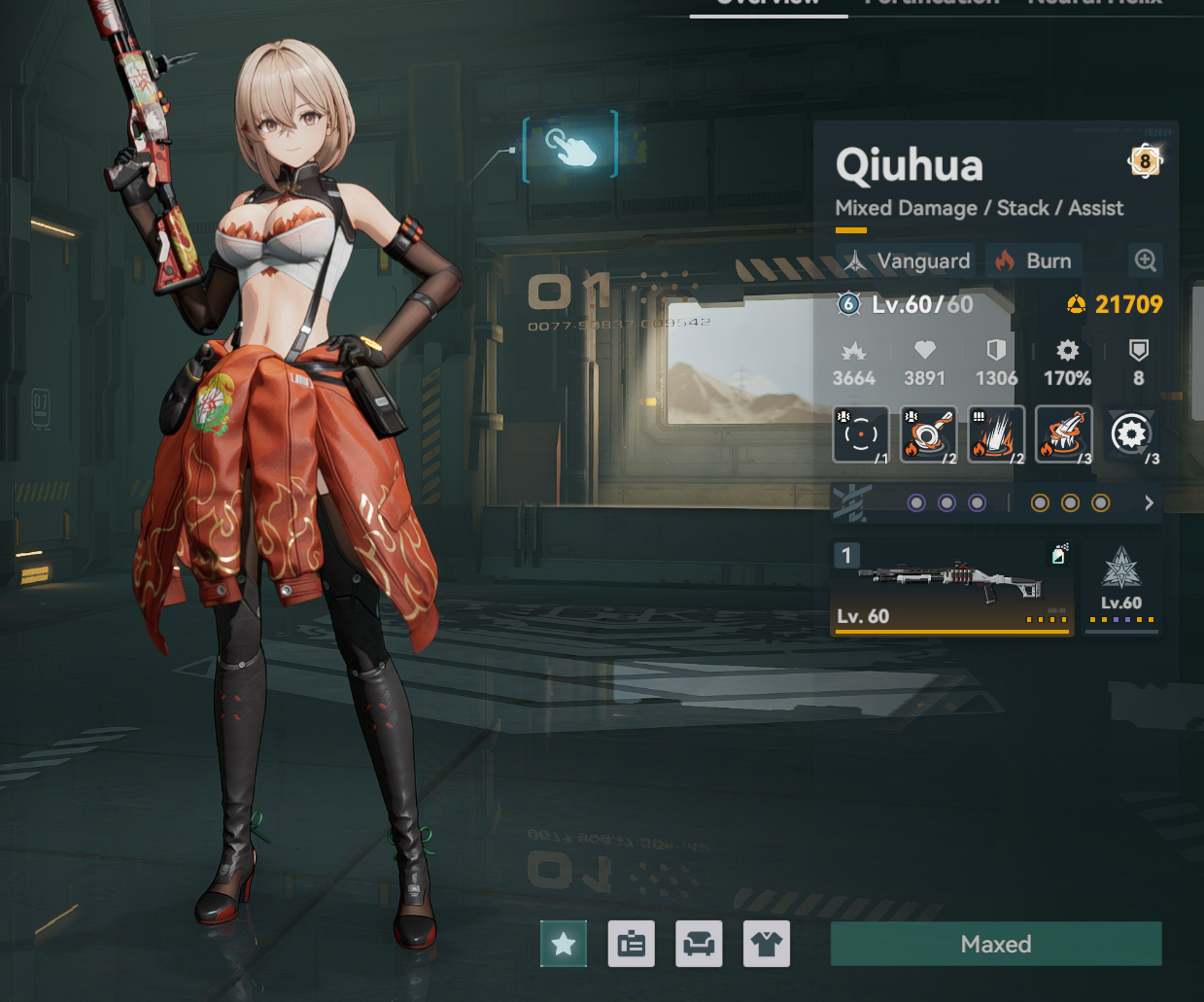View the spinning ring burn skill
1204x1002 pixels.
click(x=928, y=434)
